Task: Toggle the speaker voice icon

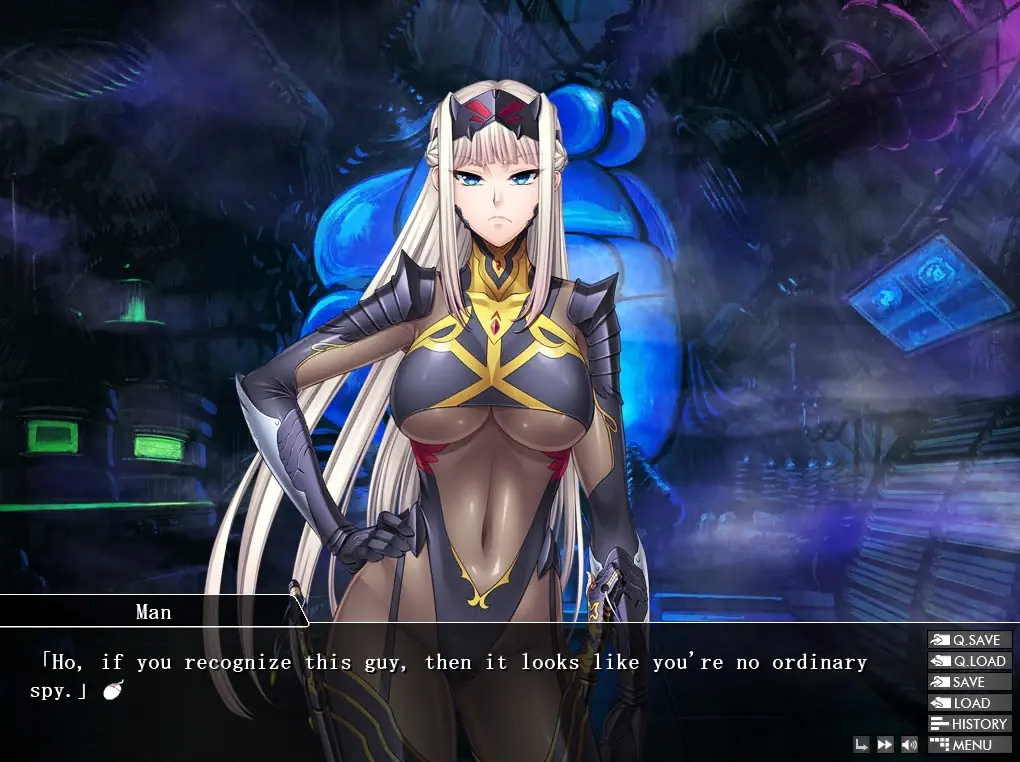Action: pos(909,745)
